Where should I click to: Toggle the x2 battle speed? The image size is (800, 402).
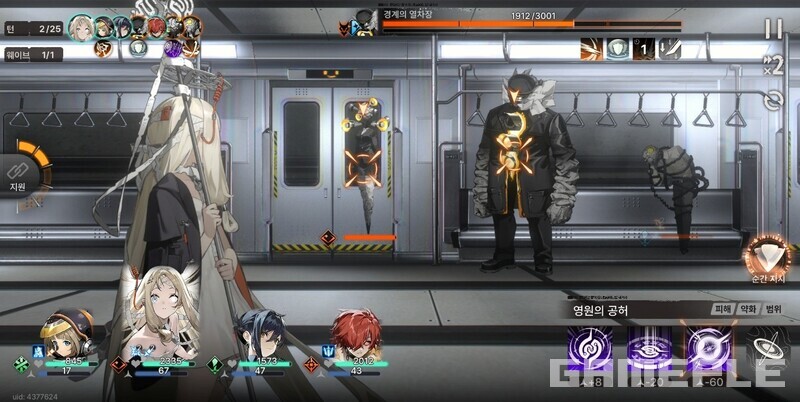(772, 67)
